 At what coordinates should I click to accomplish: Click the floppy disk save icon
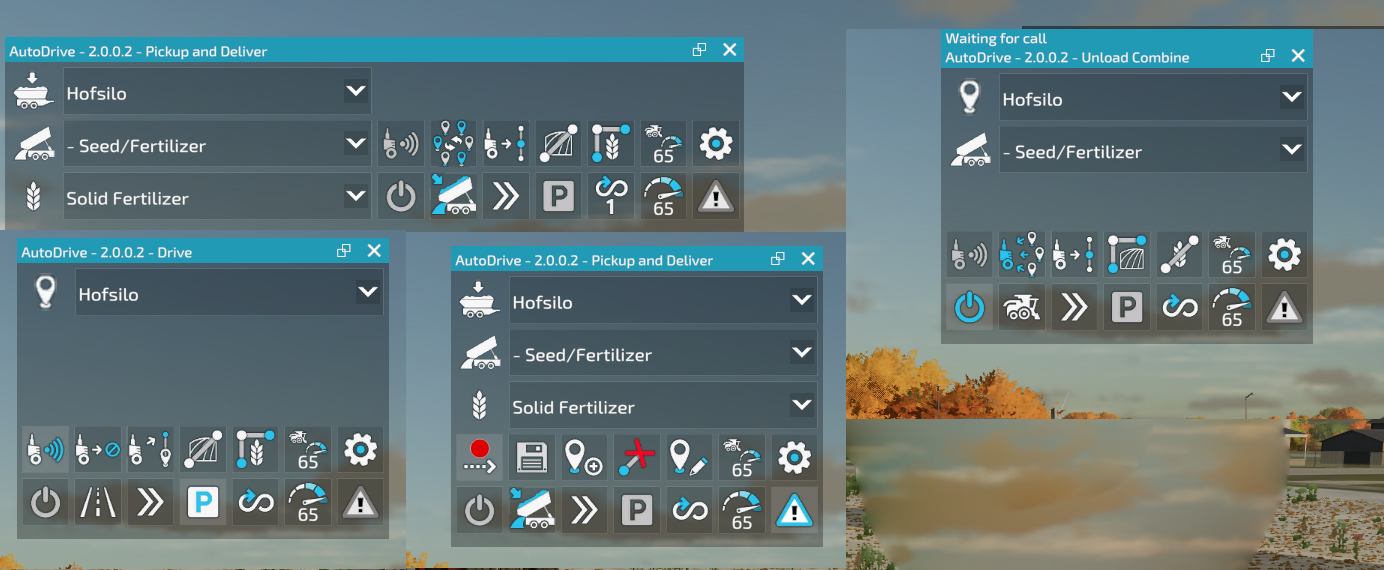pyautogui.click(x=532, y=457)
